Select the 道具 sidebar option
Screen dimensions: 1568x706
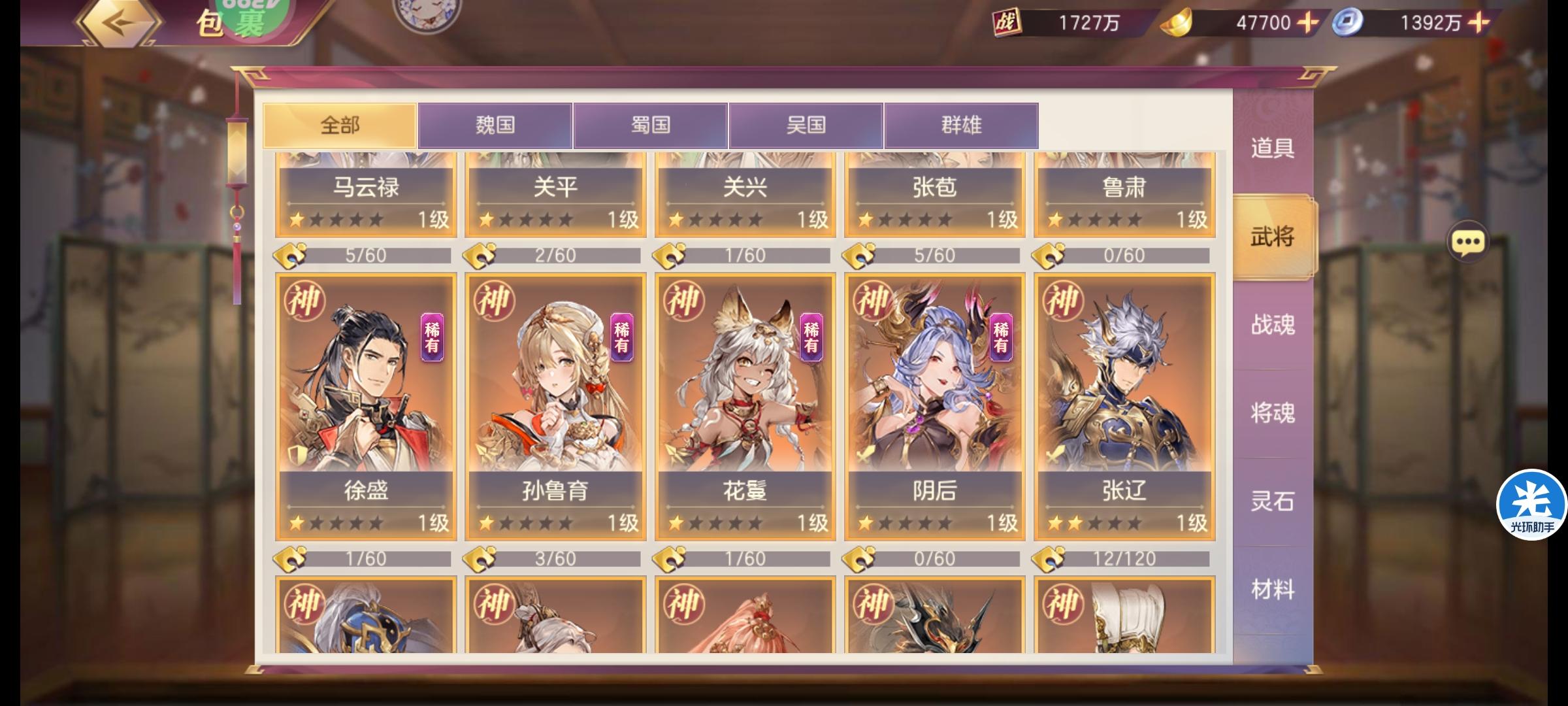[1270, 149]
